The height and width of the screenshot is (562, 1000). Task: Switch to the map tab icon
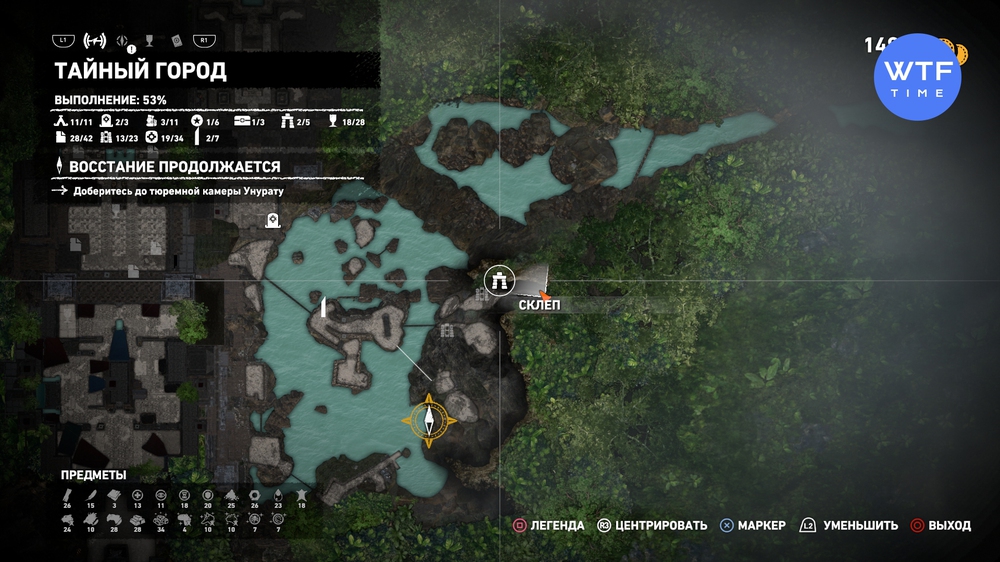(x=95, y=41)
